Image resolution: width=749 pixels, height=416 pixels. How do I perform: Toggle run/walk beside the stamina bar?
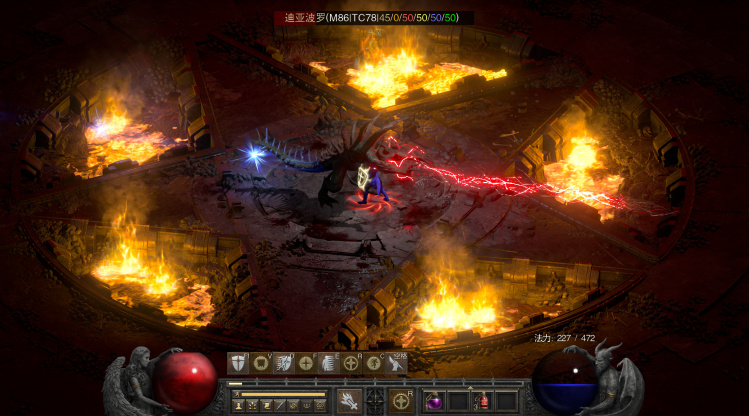[x=237, y=394]
